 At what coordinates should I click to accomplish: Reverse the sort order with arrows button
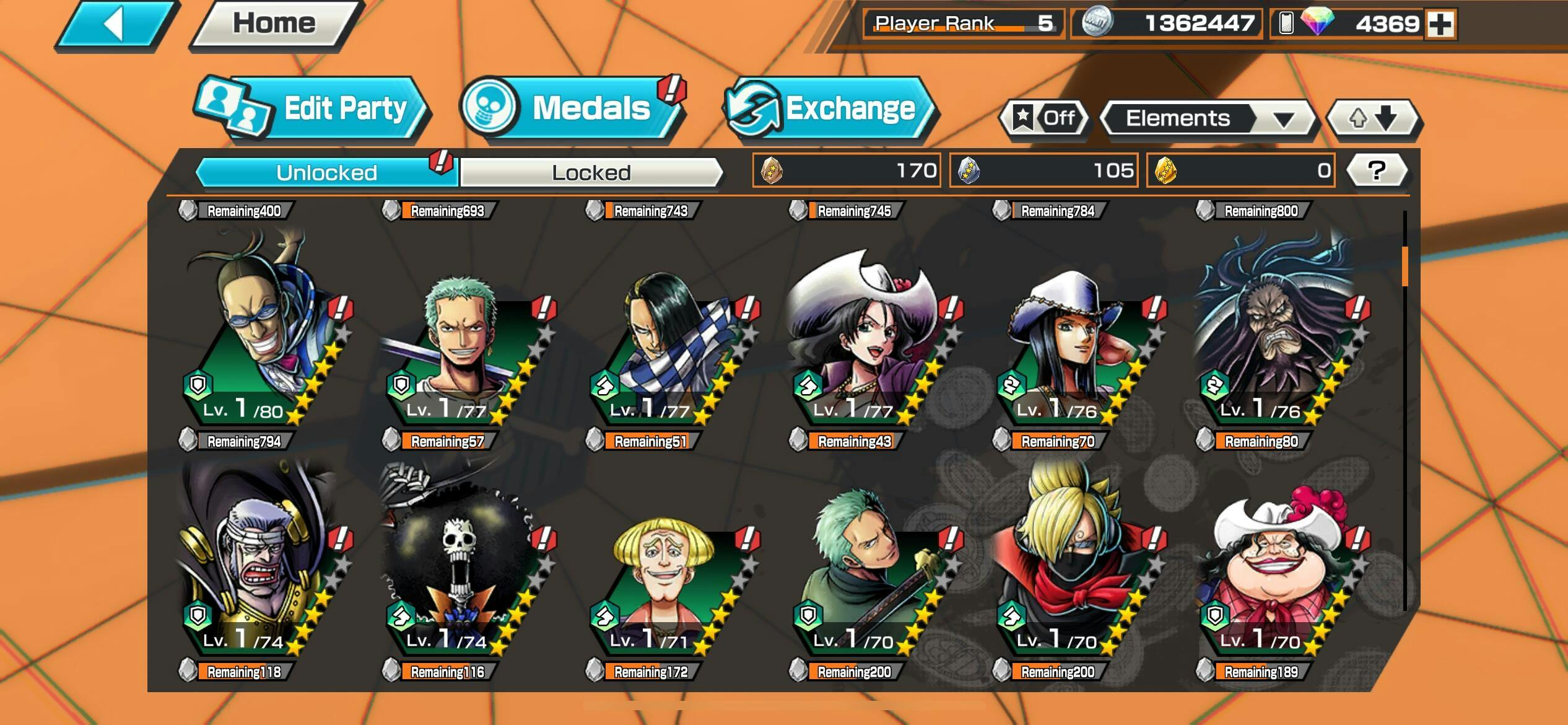point(1373,118)
